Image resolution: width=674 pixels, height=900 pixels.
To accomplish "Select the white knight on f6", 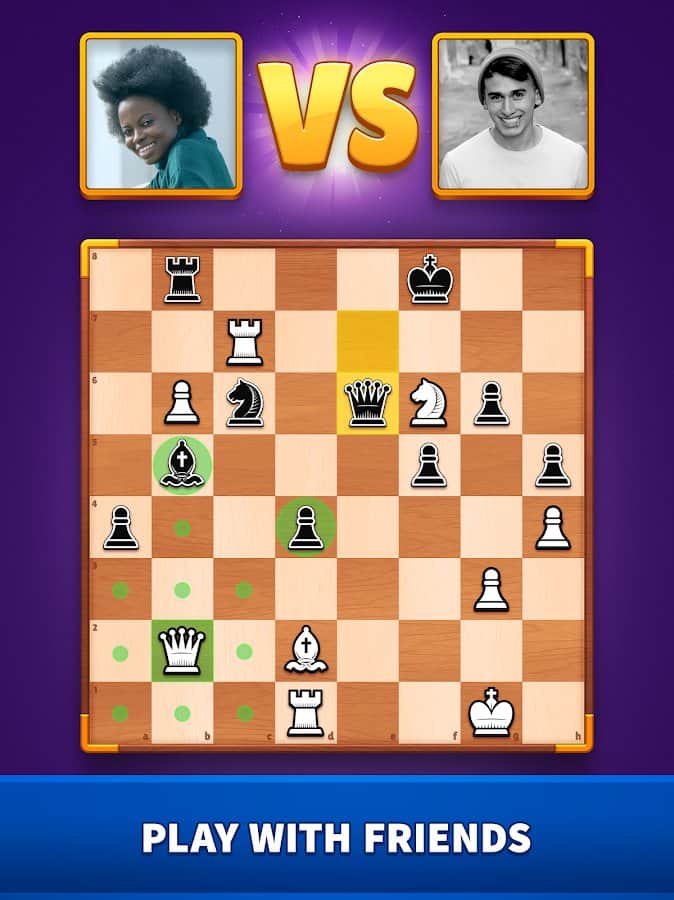I will 430,404.
